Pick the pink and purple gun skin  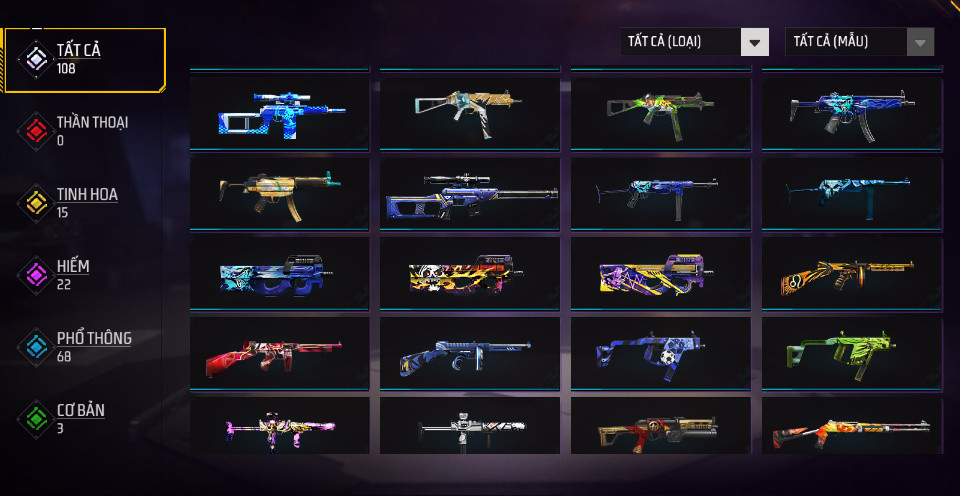click(279, 427)
